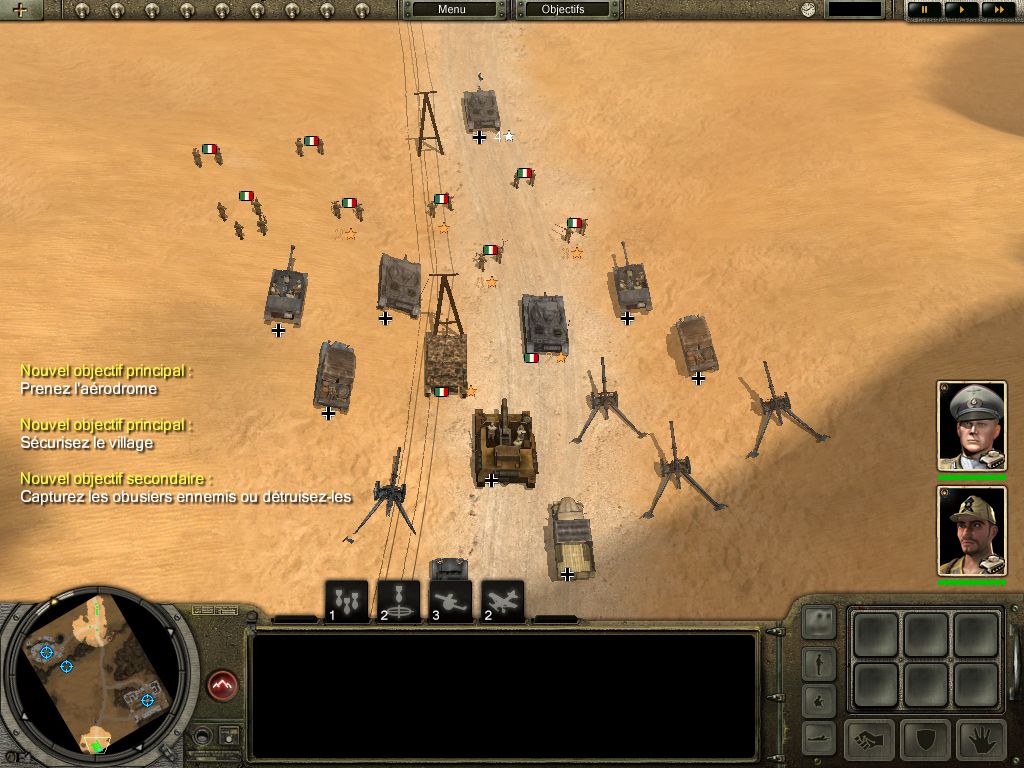Order units to crouch
Image resolution: width=1024 pixels, height=768 pixels.
click(819, 699)
